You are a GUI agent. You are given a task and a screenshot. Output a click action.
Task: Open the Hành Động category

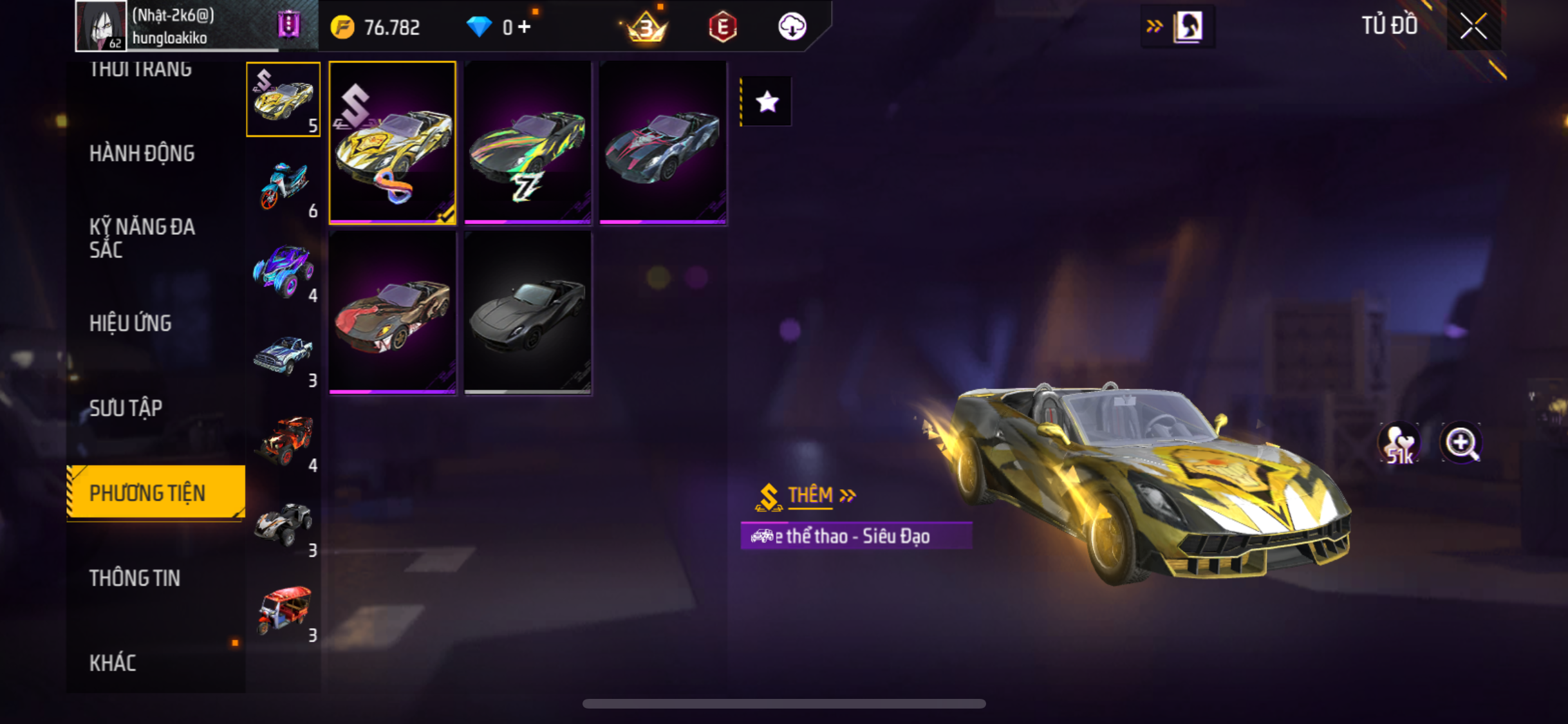142,153
